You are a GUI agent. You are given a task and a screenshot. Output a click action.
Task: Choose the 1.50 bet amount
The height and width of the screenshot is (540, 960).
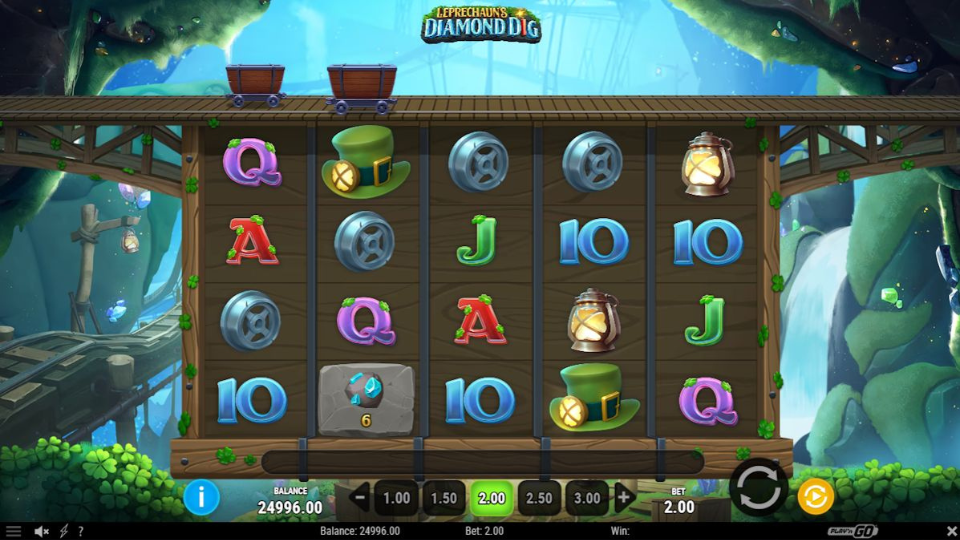[x=444, y=497]
